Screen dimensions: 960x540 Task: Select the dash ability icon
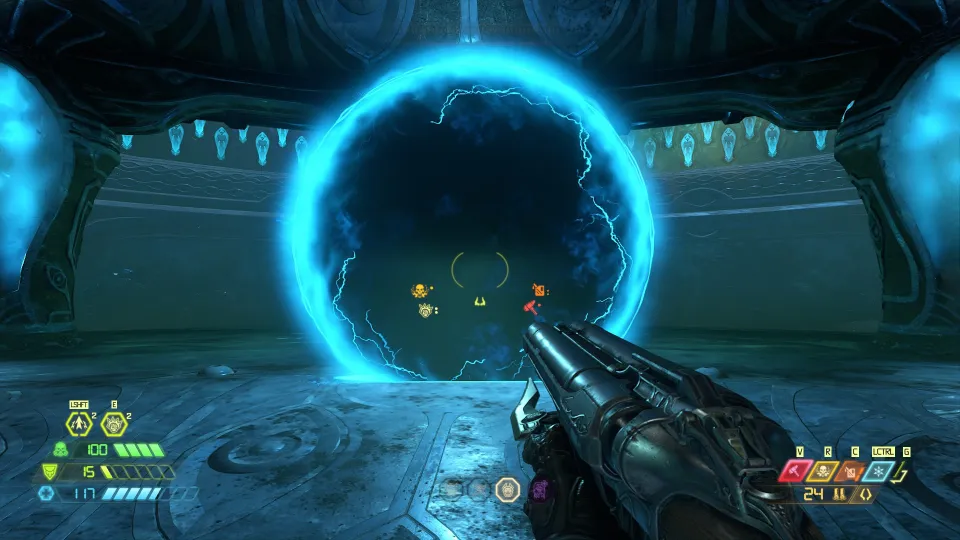click(x=79, y=424)
